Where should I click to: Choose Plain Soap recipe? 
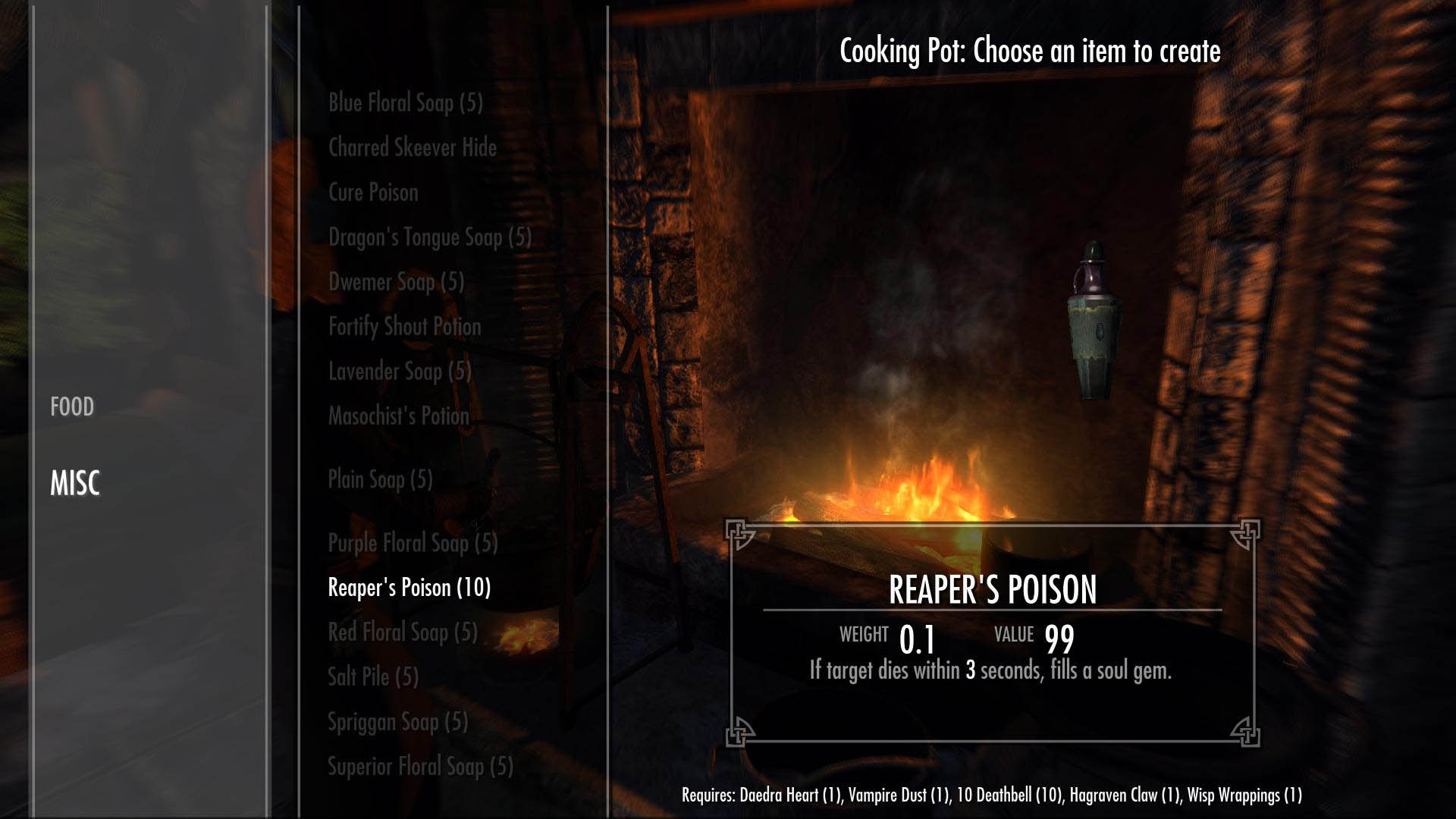(380, 479)
